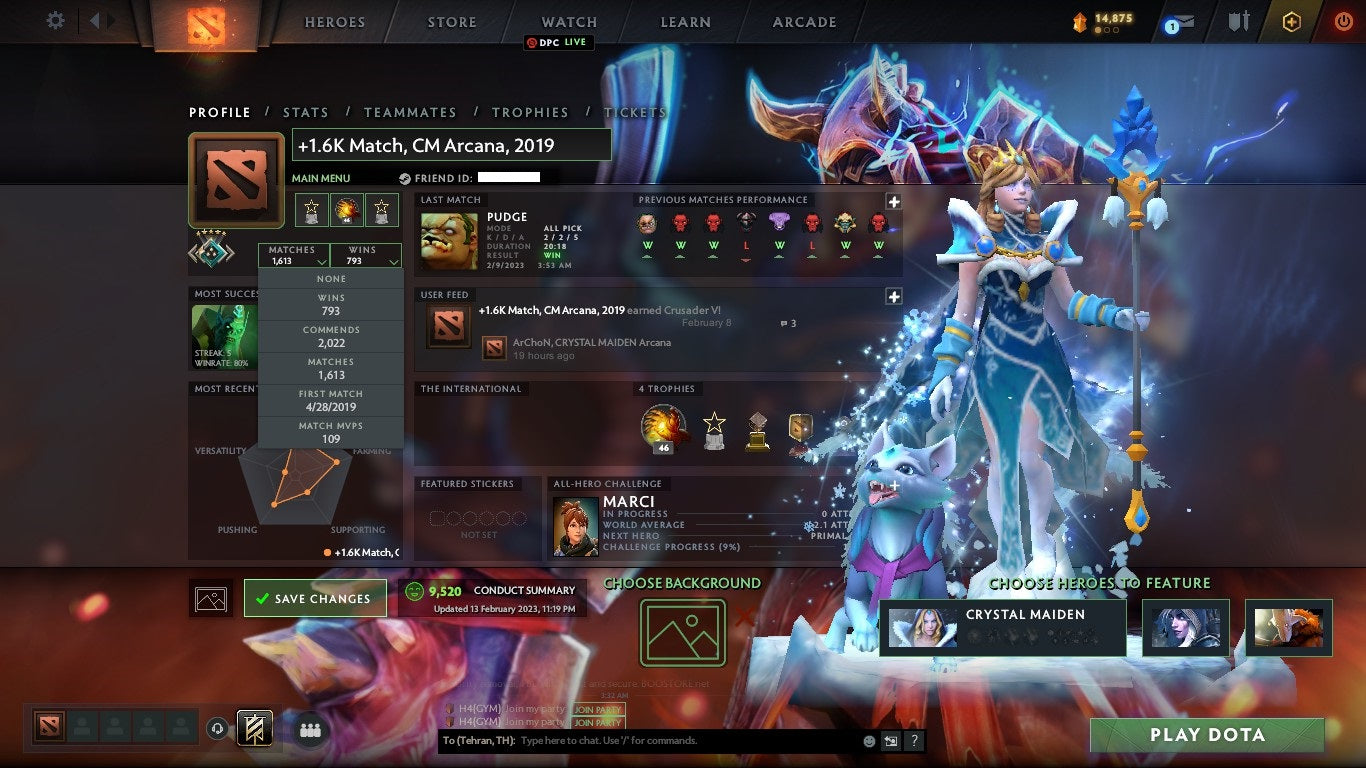Open Dota Plus via the gold hexagon icon
Image resolution: width=1366 pixels, height=768 pixels.
tap(1293, 19)
